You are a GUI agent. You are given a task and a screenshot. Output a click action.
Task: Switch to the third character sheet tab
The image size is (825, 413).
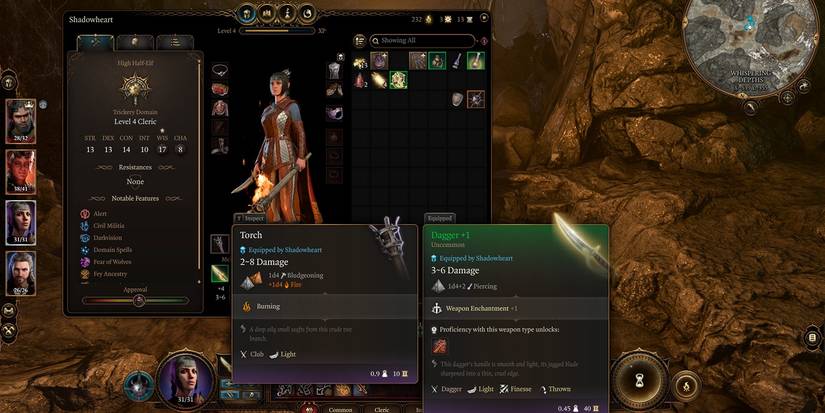click(x=174, y=42)
